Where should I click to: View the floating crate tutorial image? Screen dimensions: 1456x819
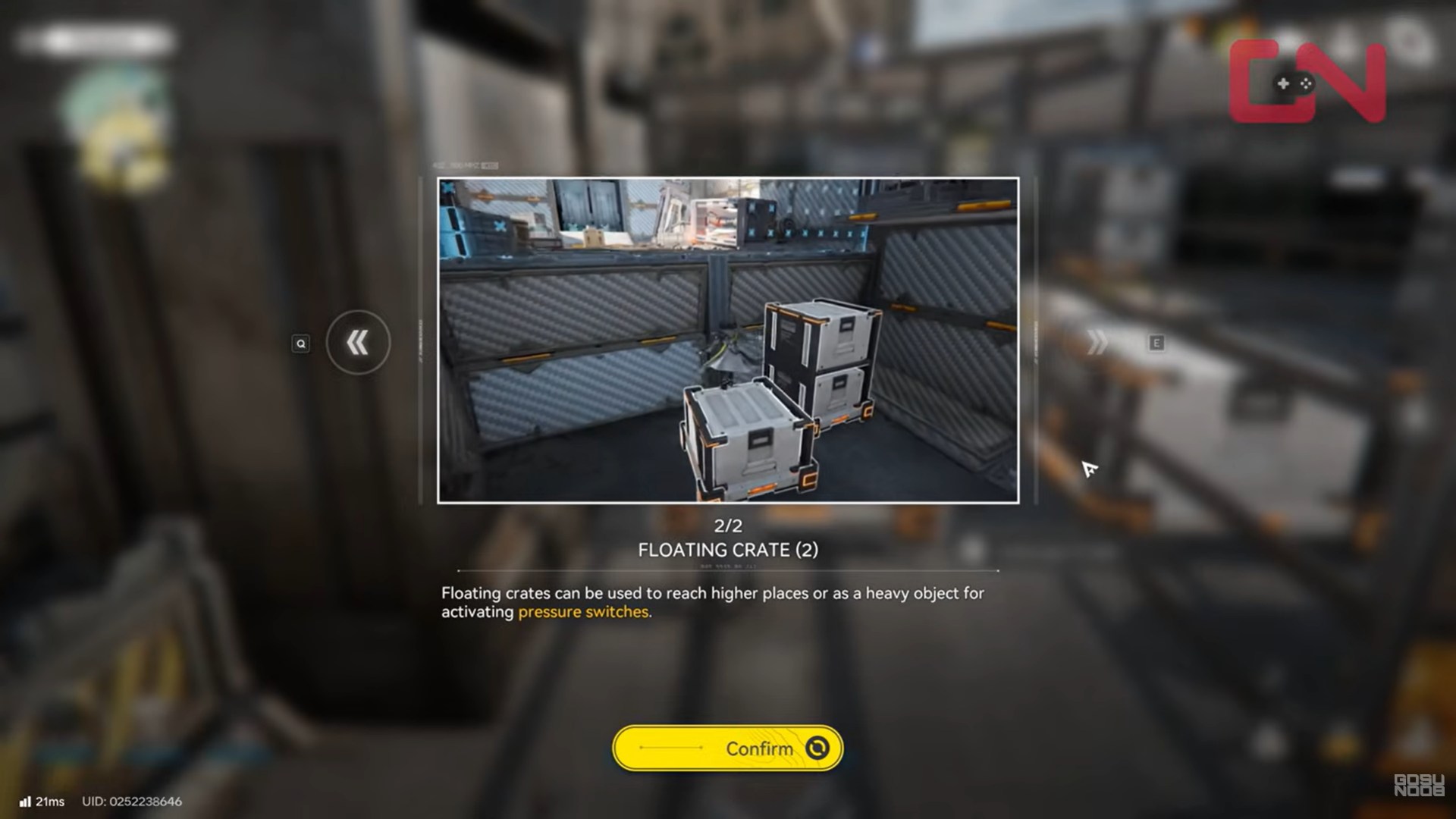point(728,340)
